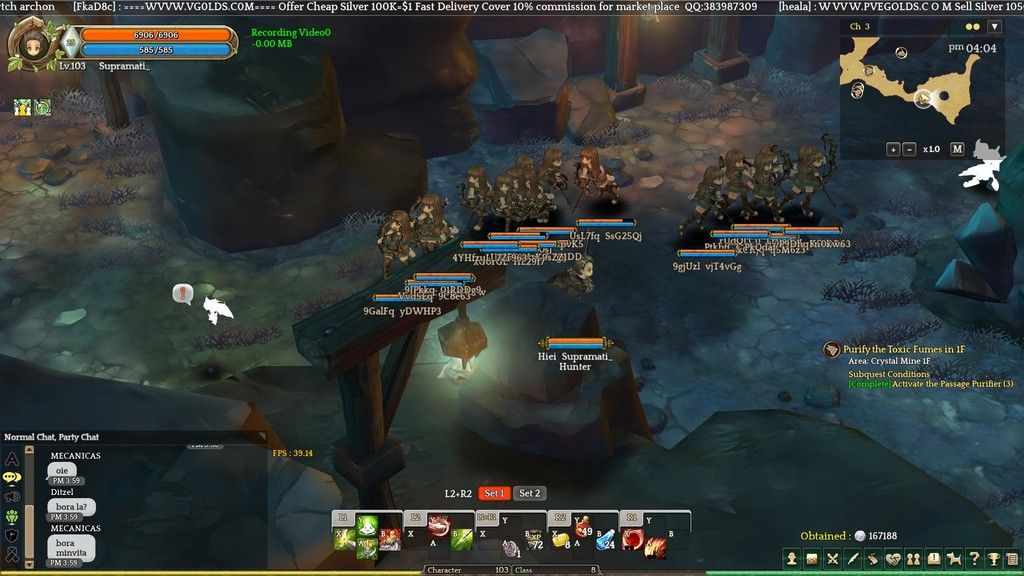The image size is (1024, 576).
Task: Open the character info menu icon
Action: click(x=791, y=558)
